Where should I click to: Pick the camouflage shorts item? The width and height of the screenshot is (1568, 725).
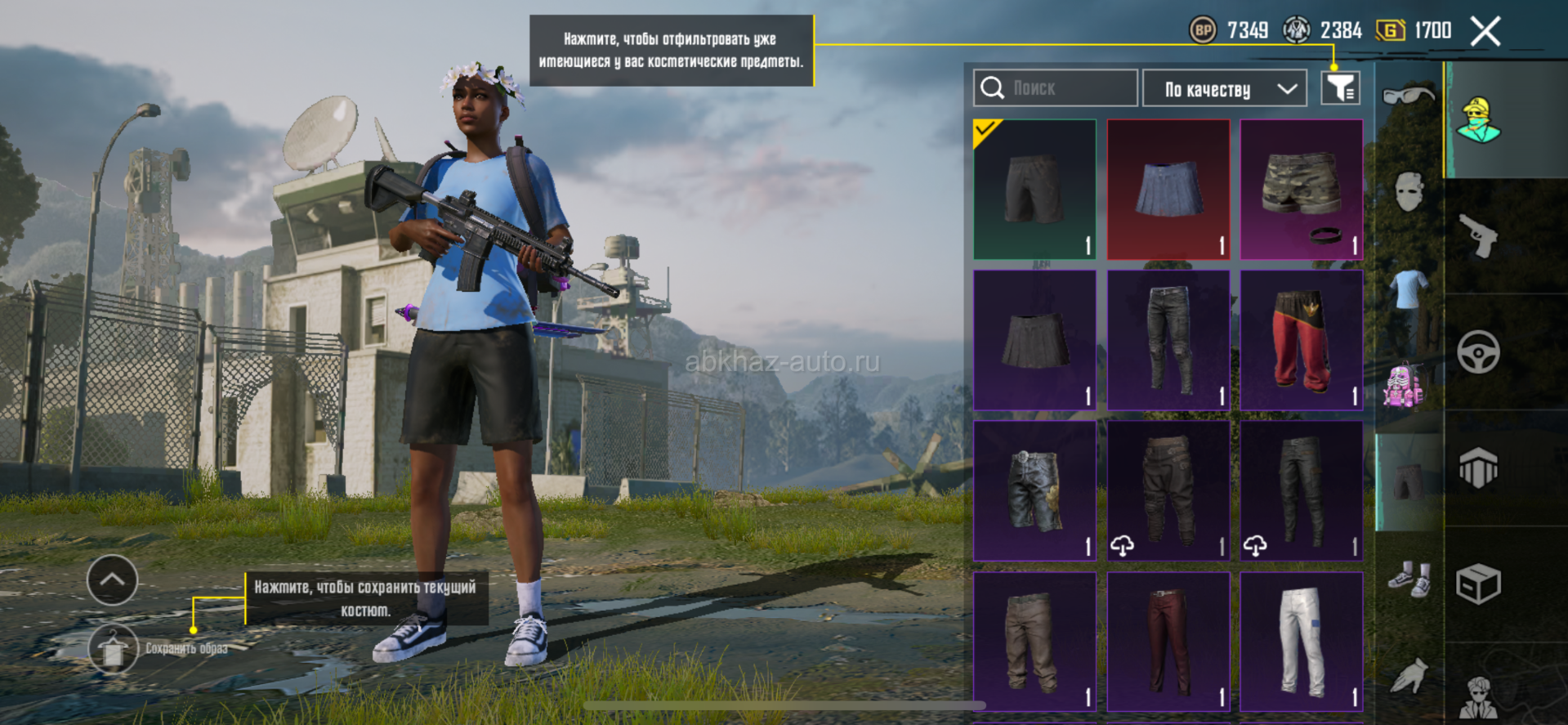pyautogui.click(x=1301, y=190)
